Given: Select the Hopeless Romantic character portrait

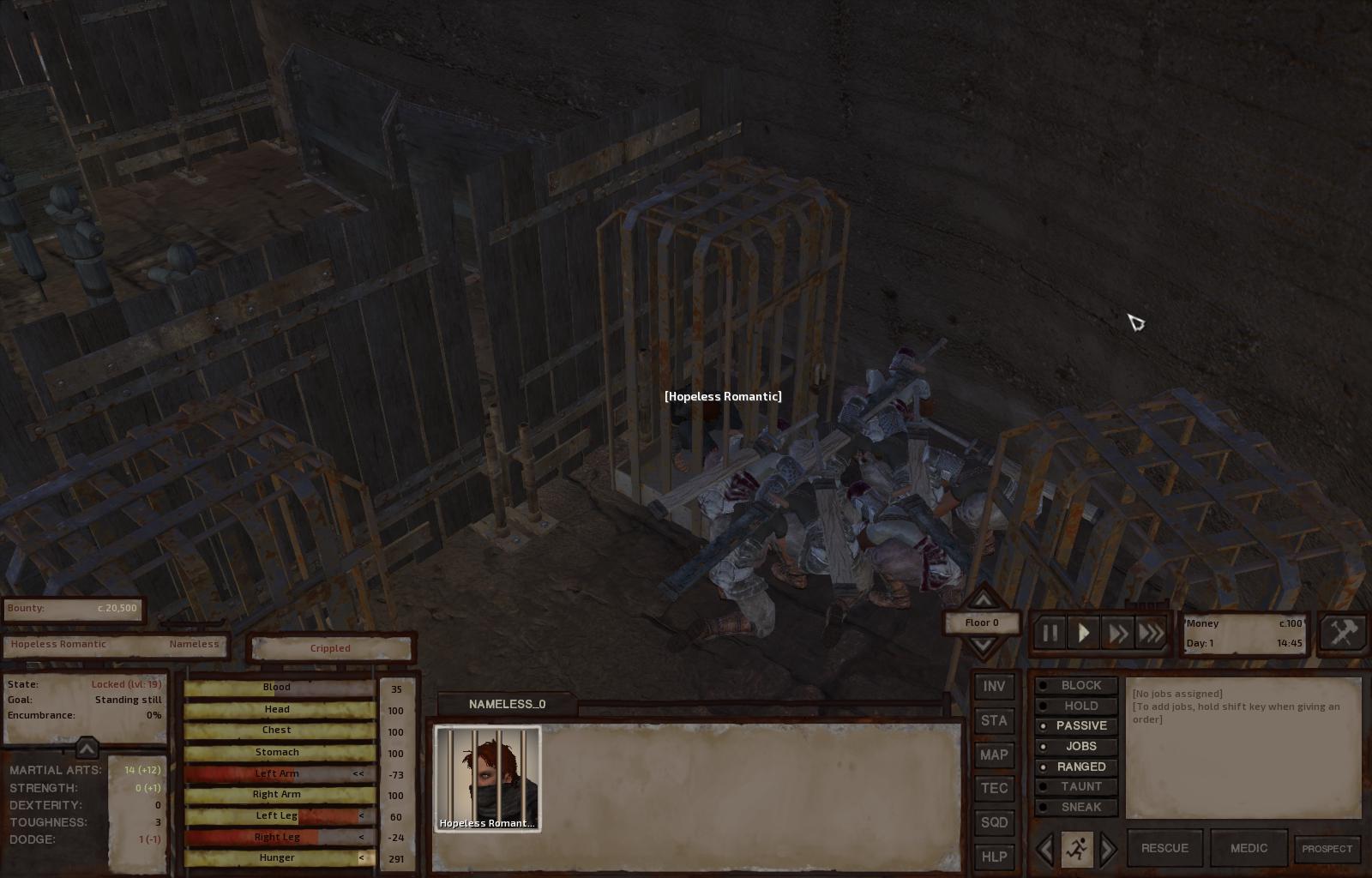Looking at the screenshot, I should tap(488, 779).
